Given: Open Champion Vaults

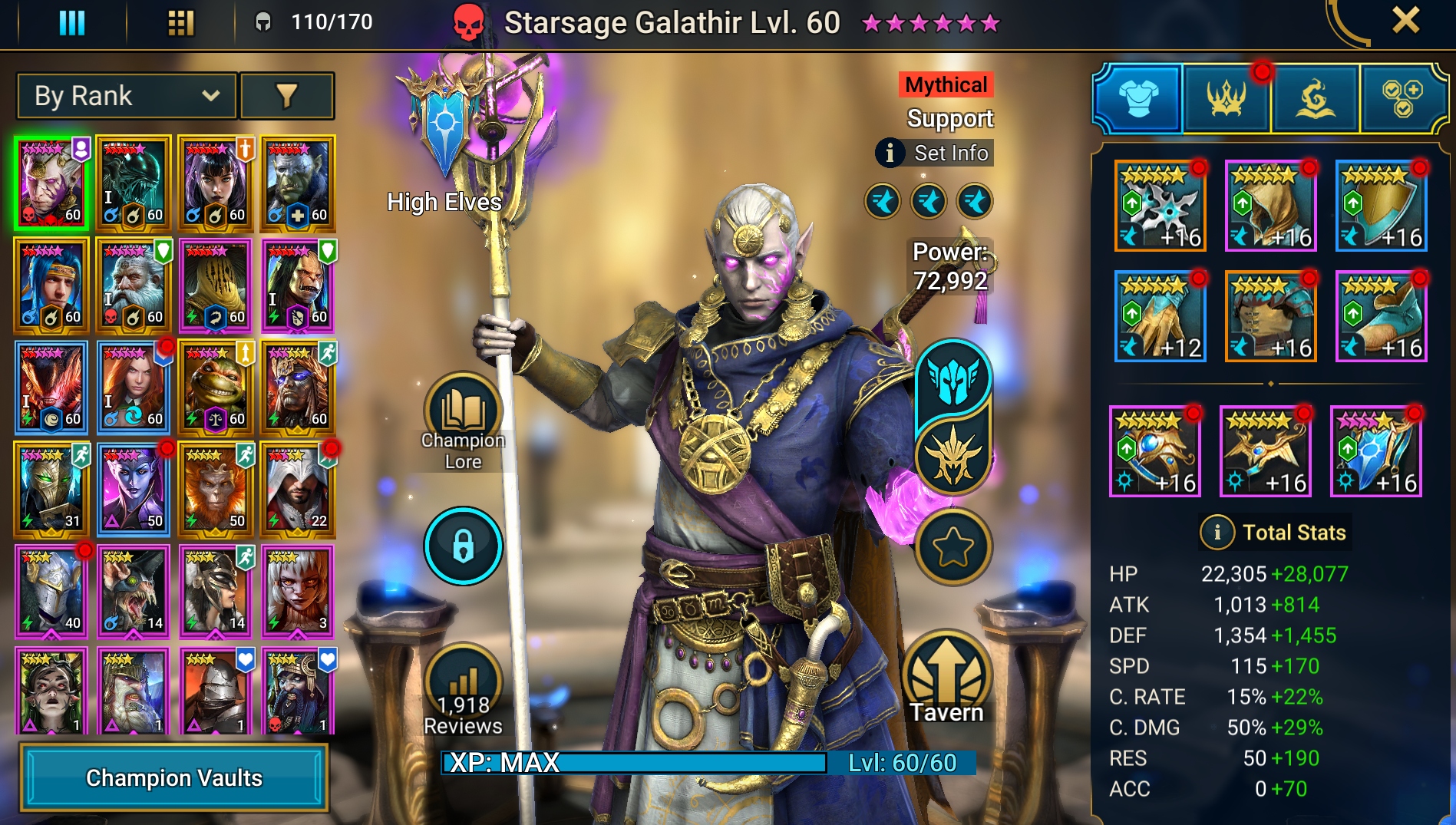Looking at the screenshot, I should (x=174, y=777).
